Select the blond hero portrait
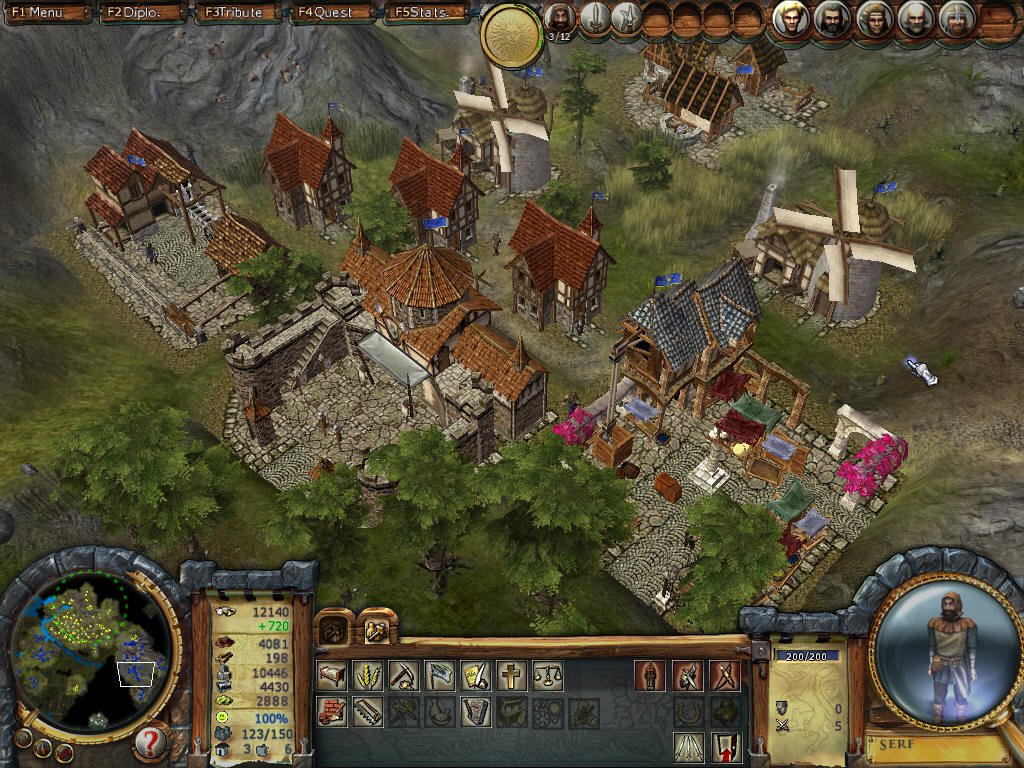 (791, 18)
